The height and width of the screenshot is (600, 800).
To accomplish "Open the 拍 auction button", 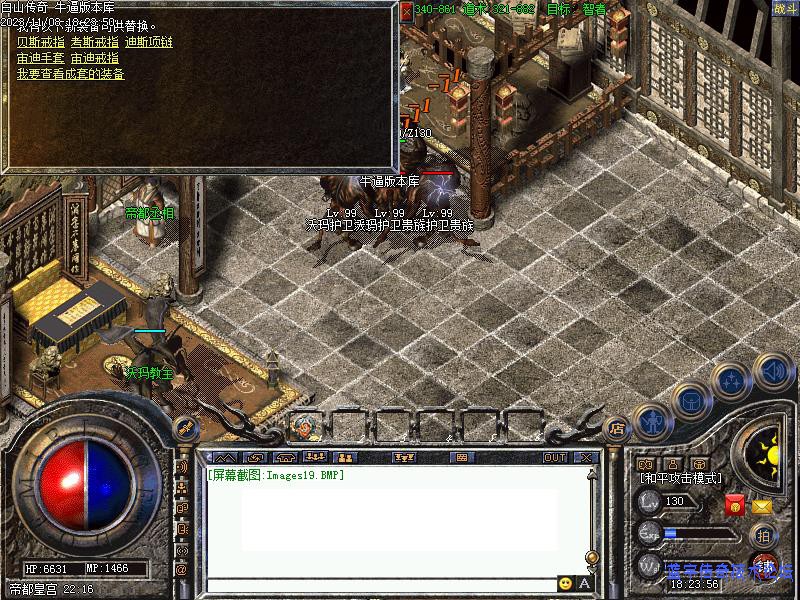I will (x=763, y=535).
